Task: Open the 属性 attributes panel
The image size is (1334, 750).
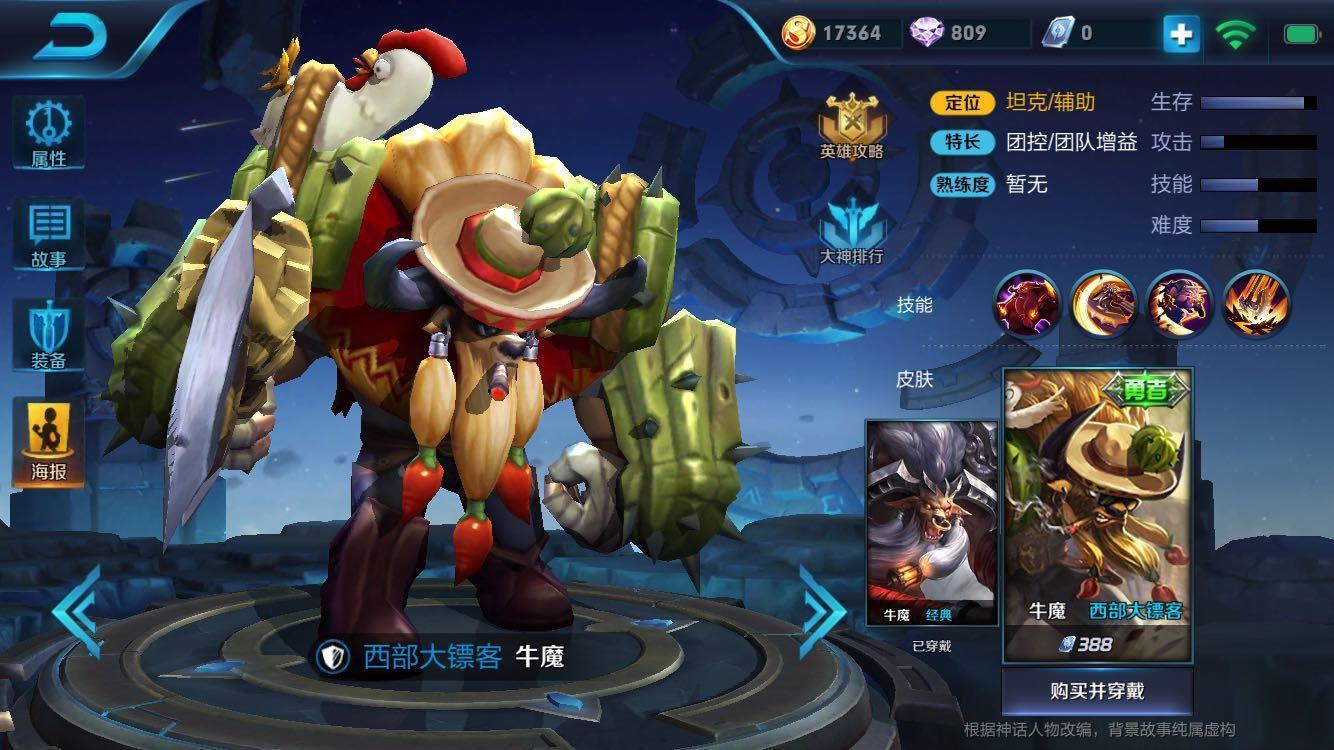Action: [x=49, y=133]
